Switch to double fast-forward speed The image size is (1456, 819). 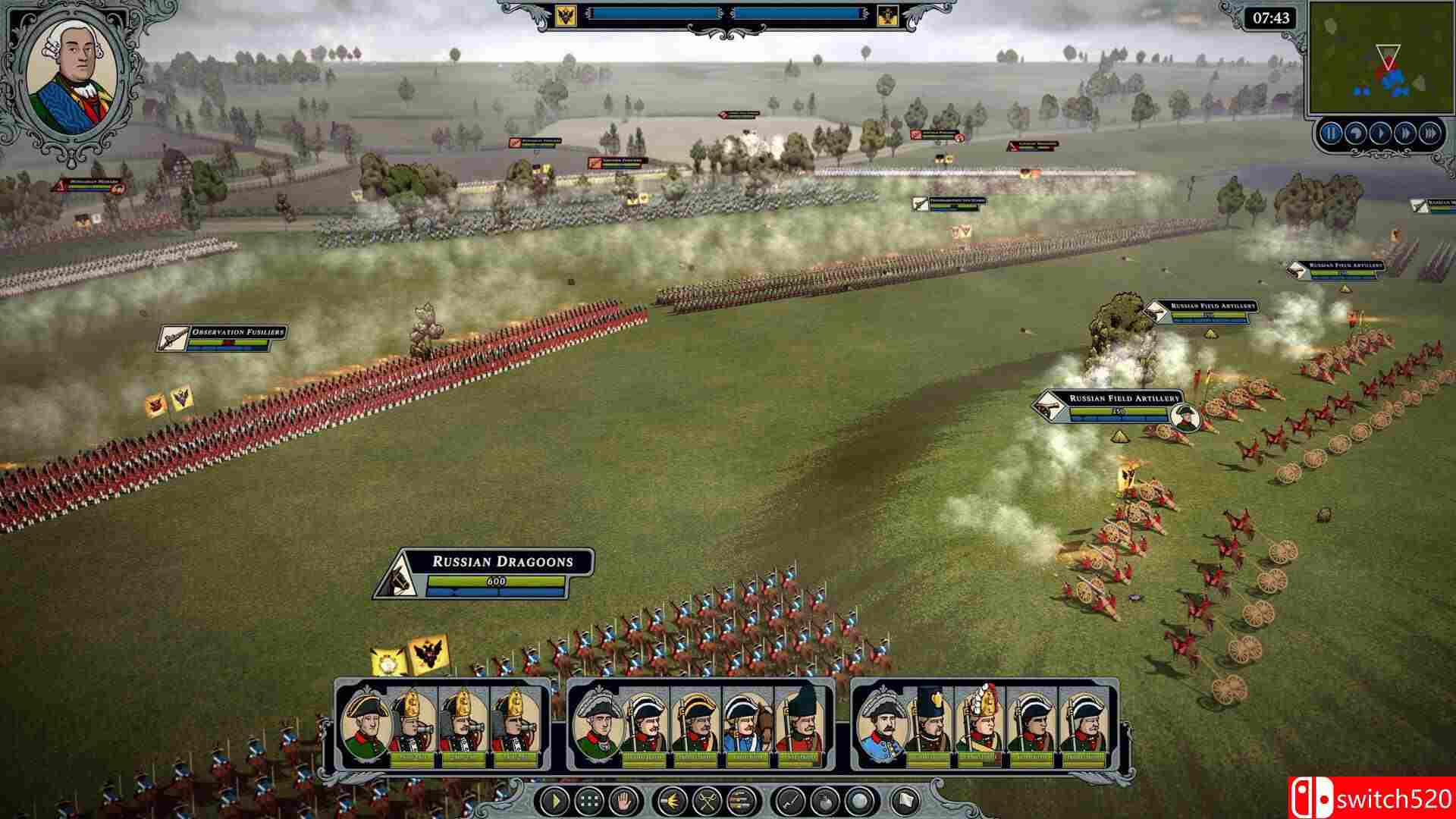coord(1405,134)
